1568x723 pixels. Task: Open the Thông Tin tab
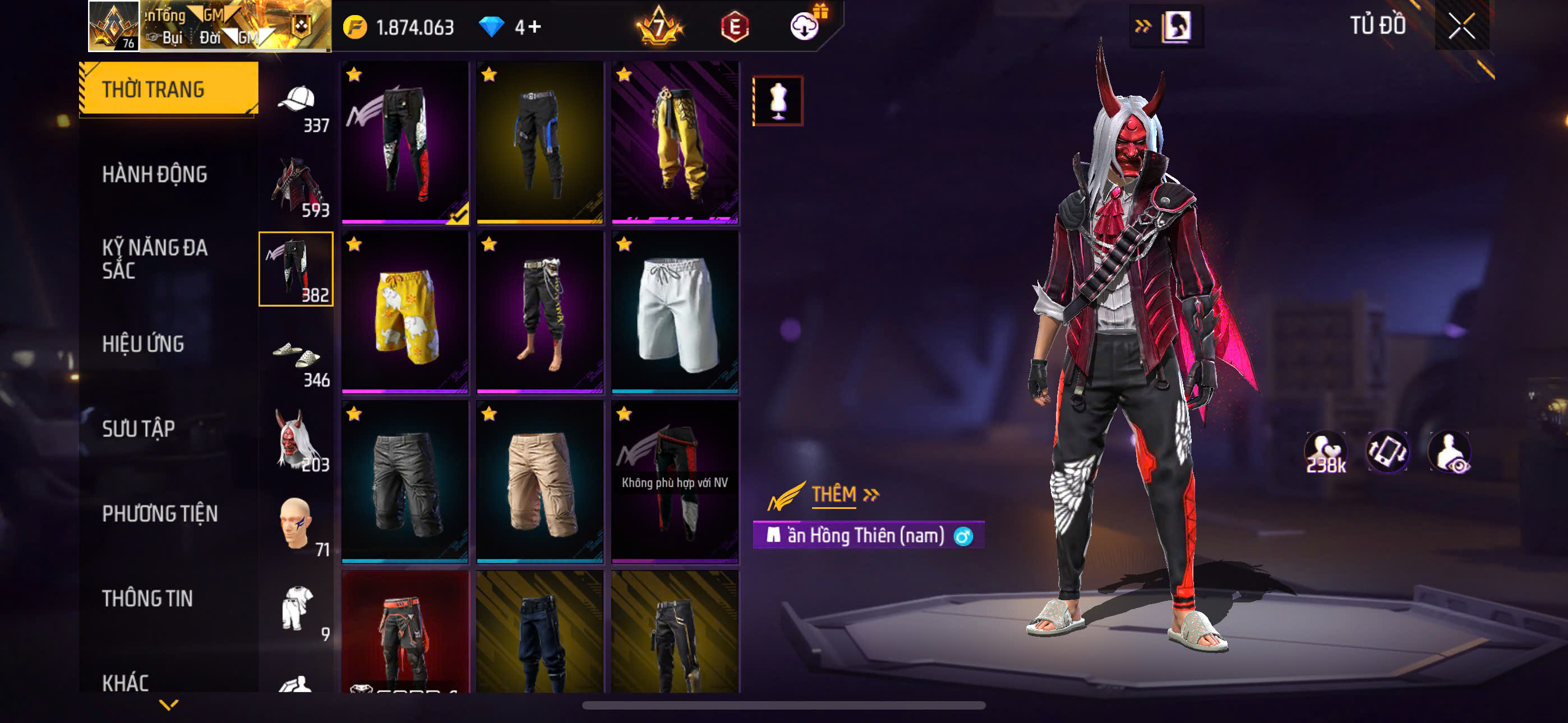point(147,598)
